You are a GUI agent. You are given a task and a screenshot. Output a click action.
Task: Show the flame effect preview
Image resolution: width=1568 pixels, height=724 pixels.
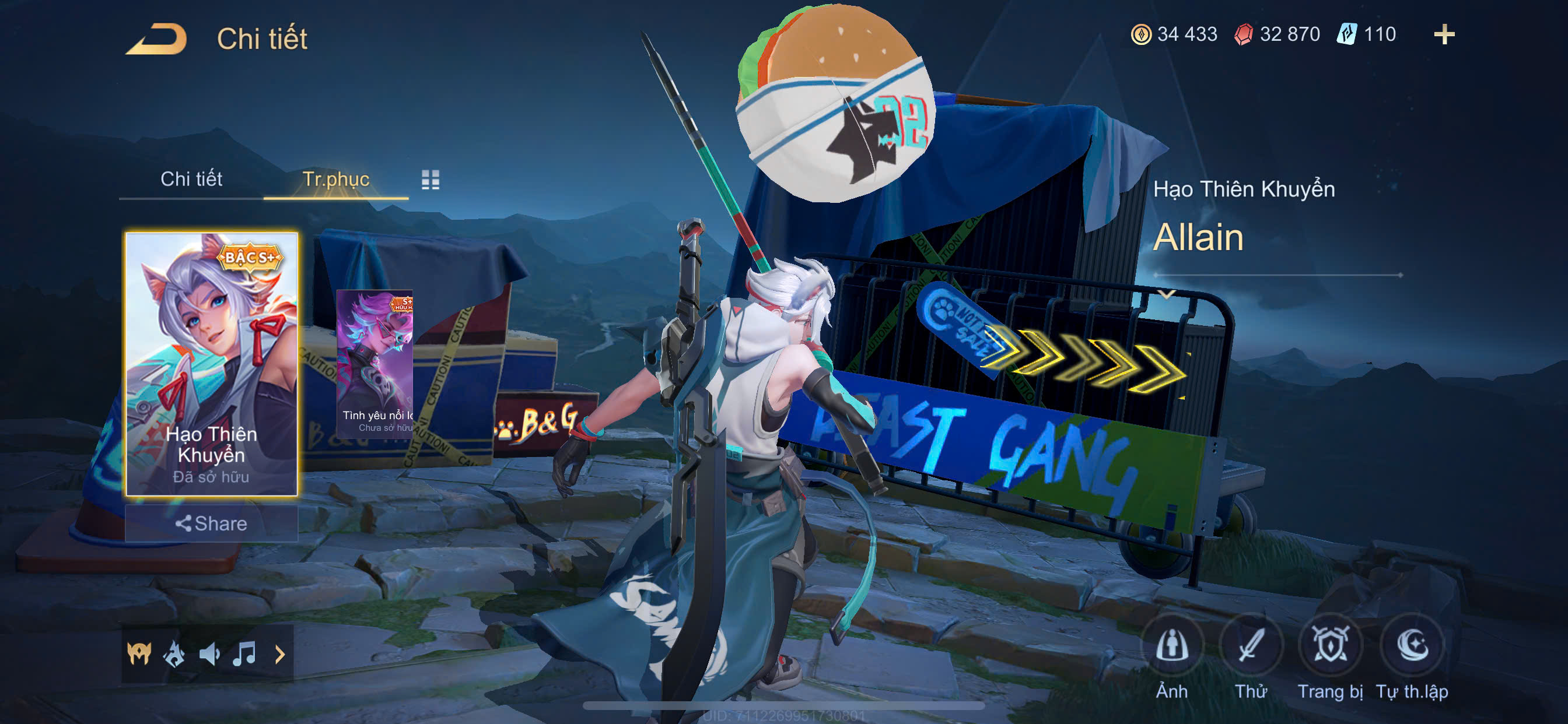point(174,654)
